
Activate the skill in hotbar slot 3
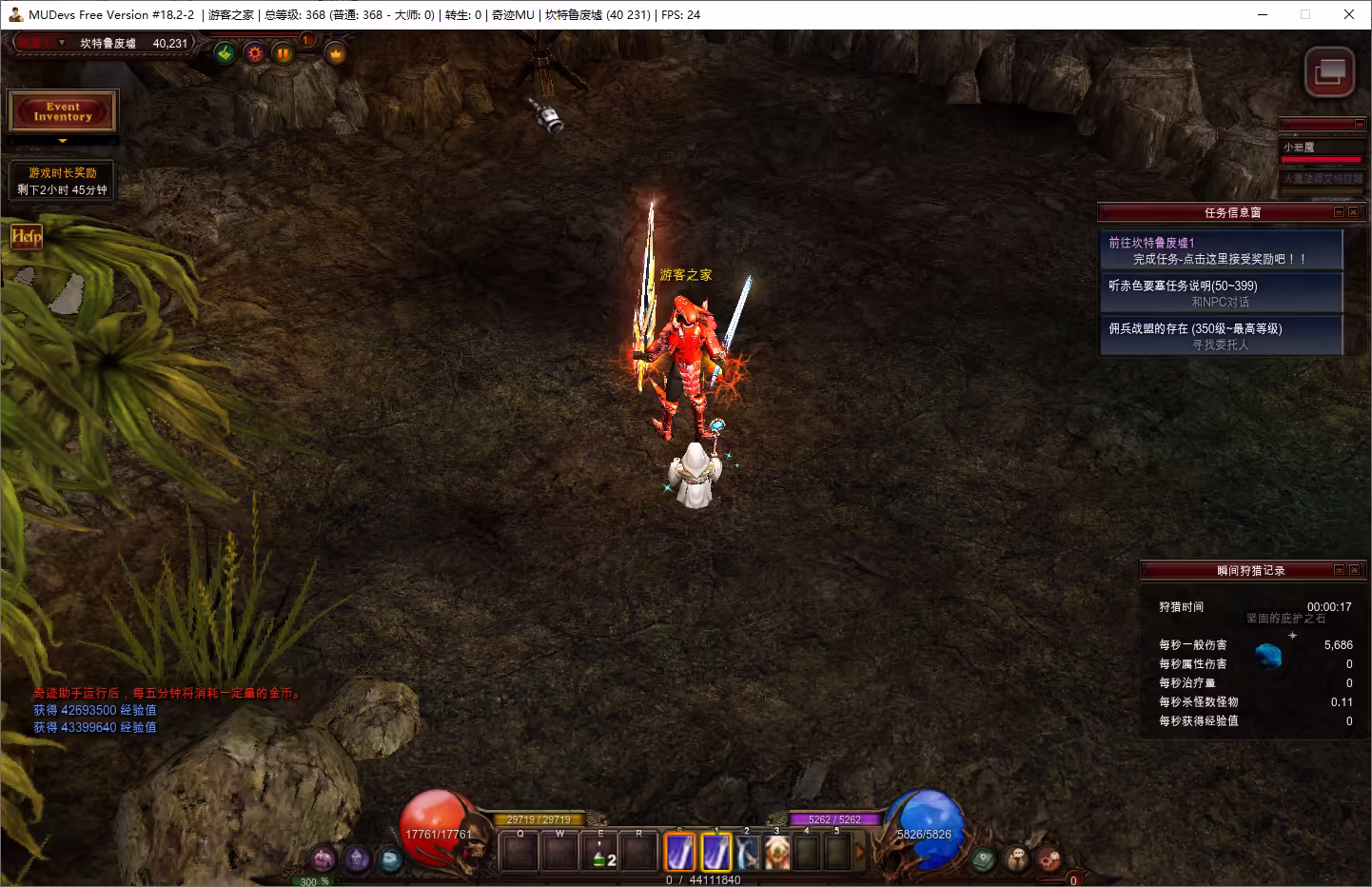777,853
